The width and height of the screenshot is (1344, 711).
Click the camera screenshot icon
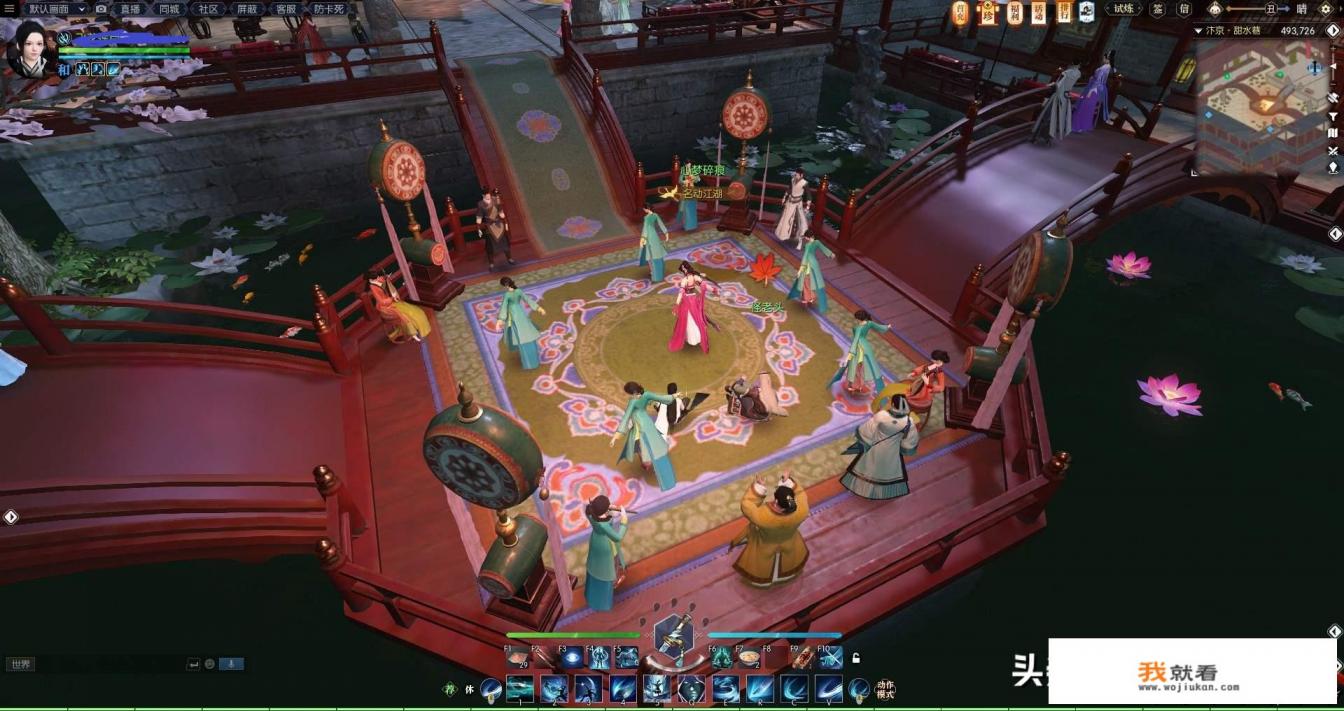tap(101, 8)
